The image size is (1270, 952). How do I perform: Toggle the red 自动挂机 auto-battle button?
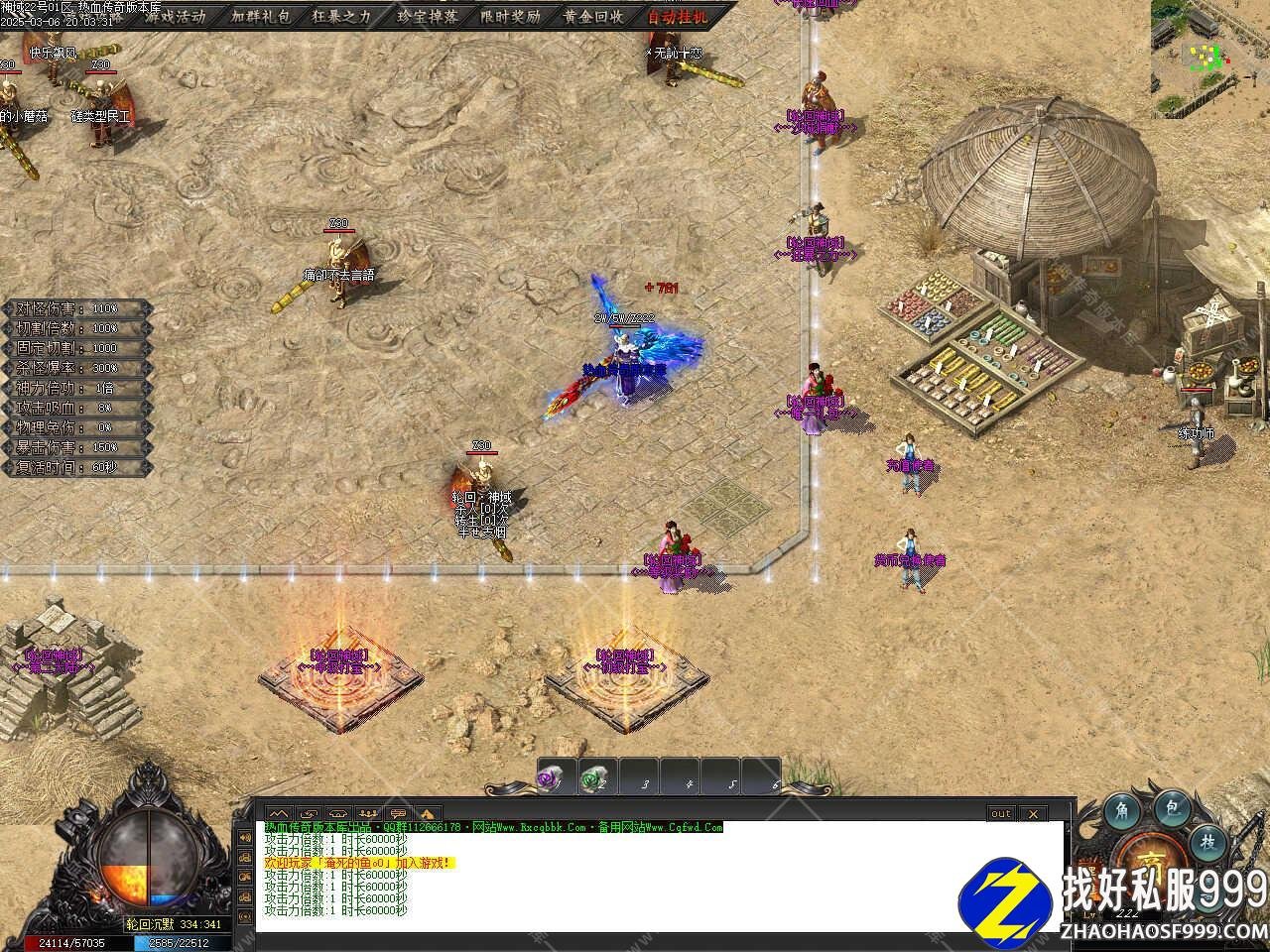pos(679,17)
